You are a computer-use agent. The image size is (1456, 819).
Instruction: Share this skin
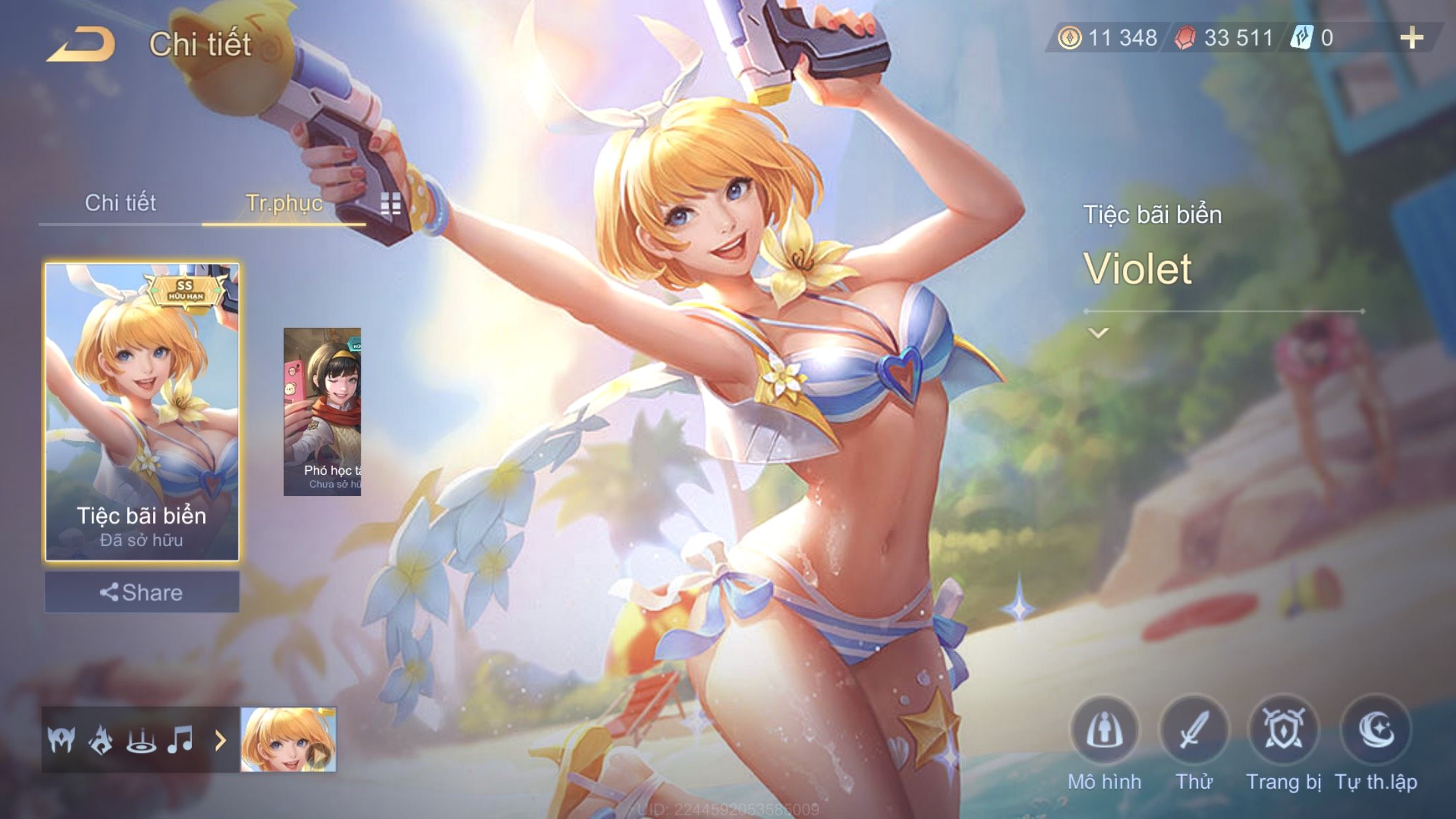coord(142,592)
